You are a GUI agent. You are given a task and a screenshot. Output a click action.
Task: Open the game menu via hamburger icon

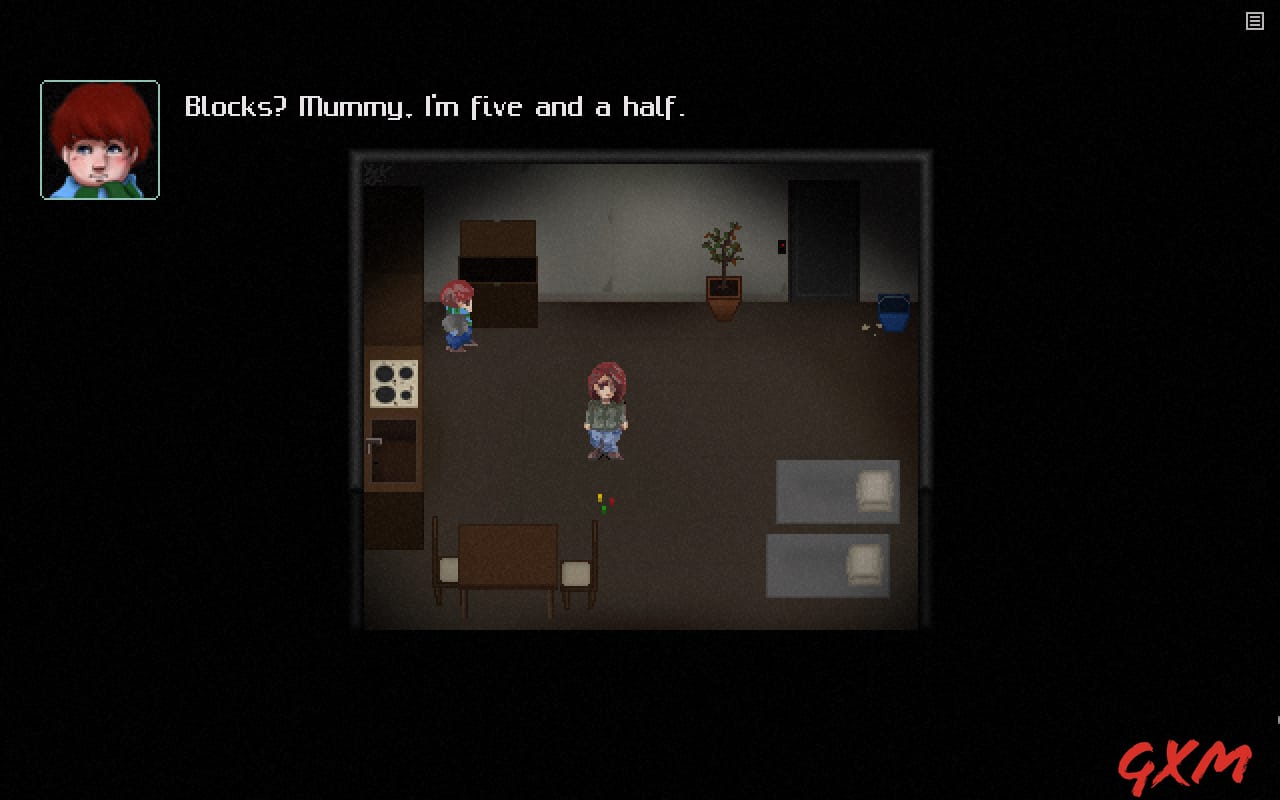click(1255, 20)
